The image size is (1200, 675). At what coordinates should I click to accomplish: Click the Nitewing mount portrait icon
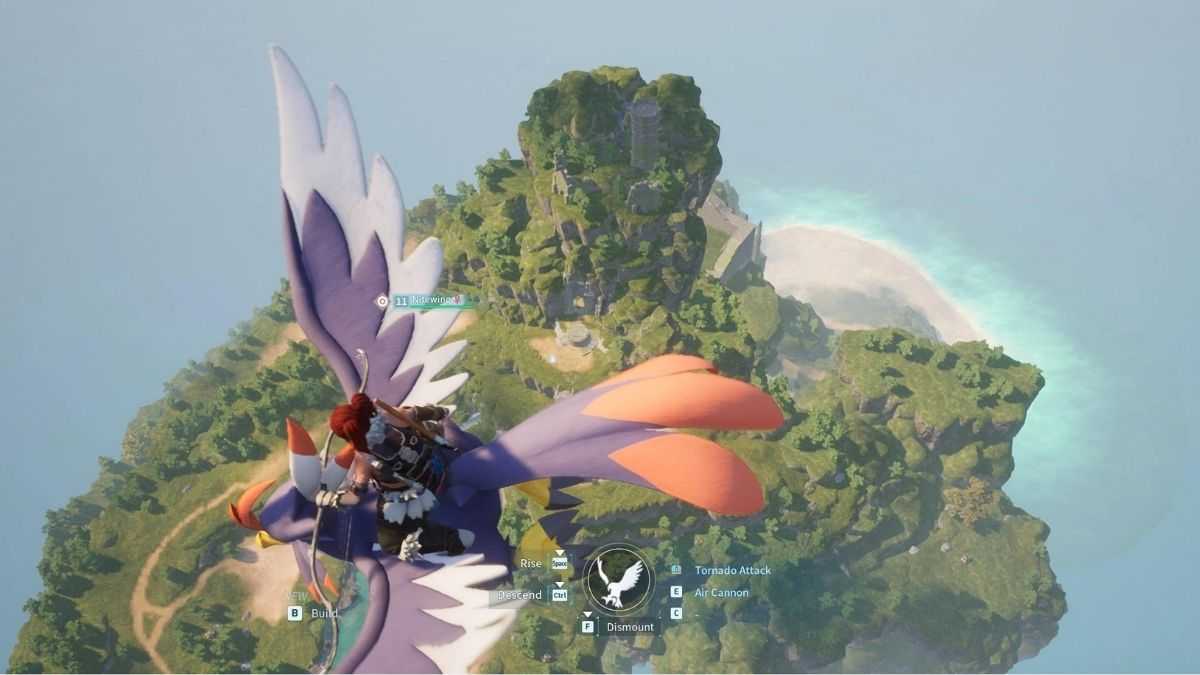(617, 581)
